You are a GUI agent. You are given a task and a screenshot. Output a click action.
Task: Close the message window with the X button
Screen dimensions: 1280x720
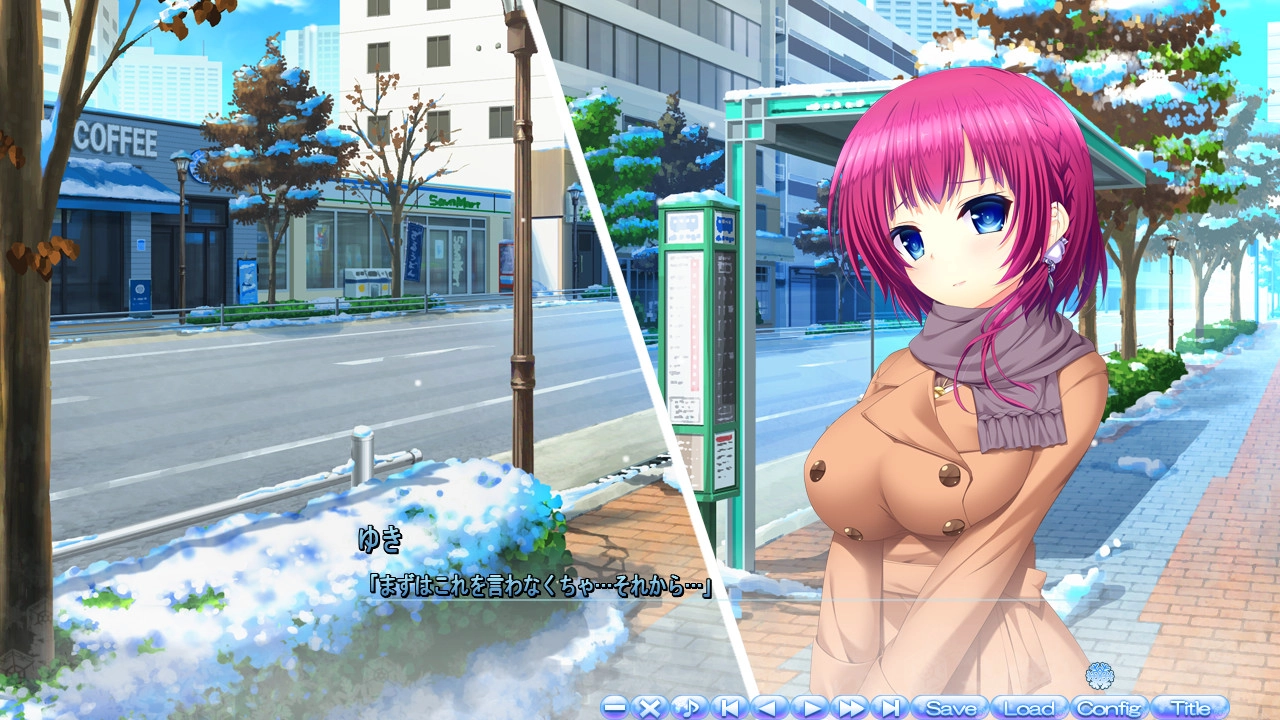pos(650,708)
